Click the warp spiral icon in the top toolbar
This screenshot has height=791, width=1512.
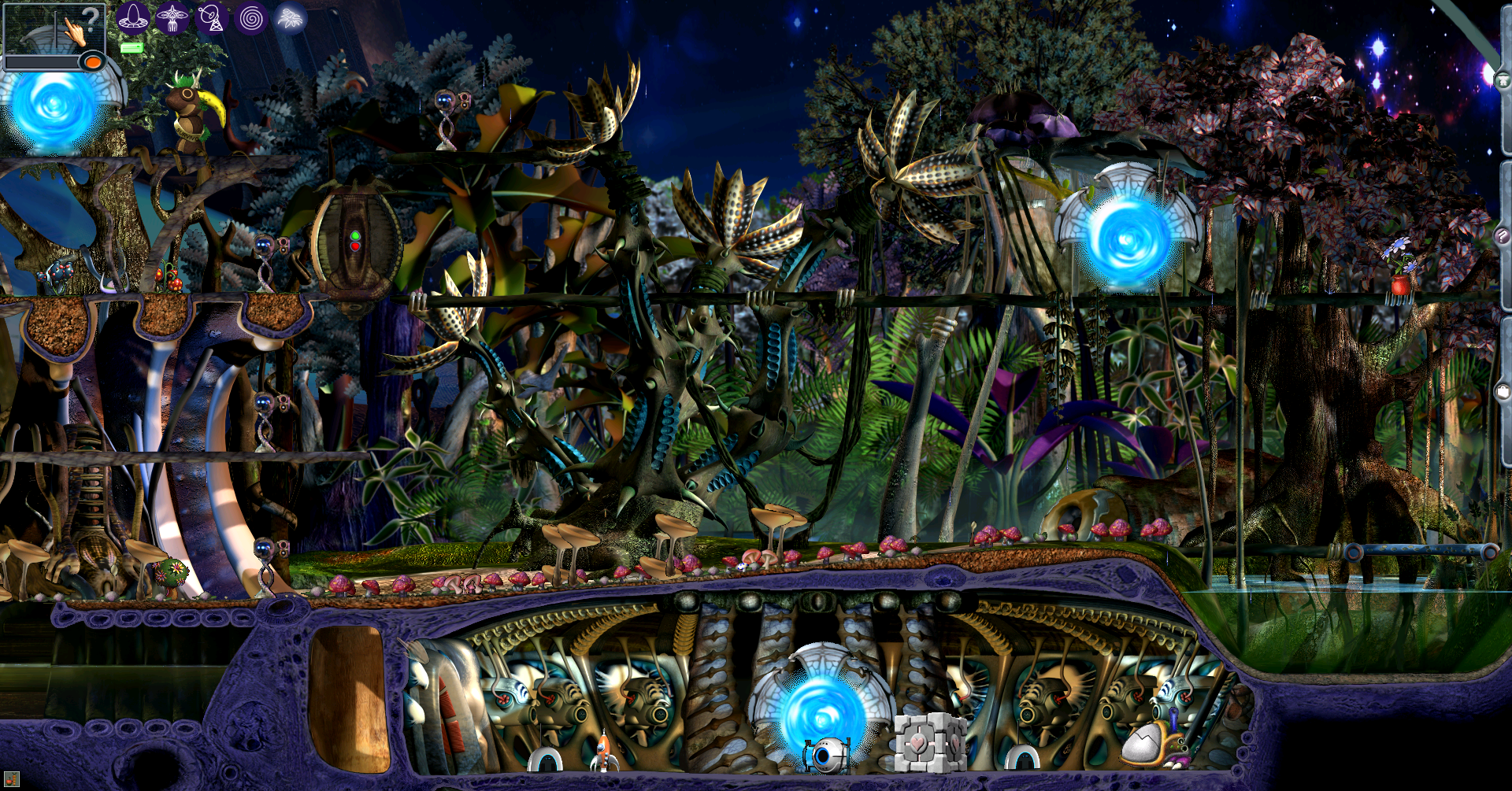click(x=250, y=18)
